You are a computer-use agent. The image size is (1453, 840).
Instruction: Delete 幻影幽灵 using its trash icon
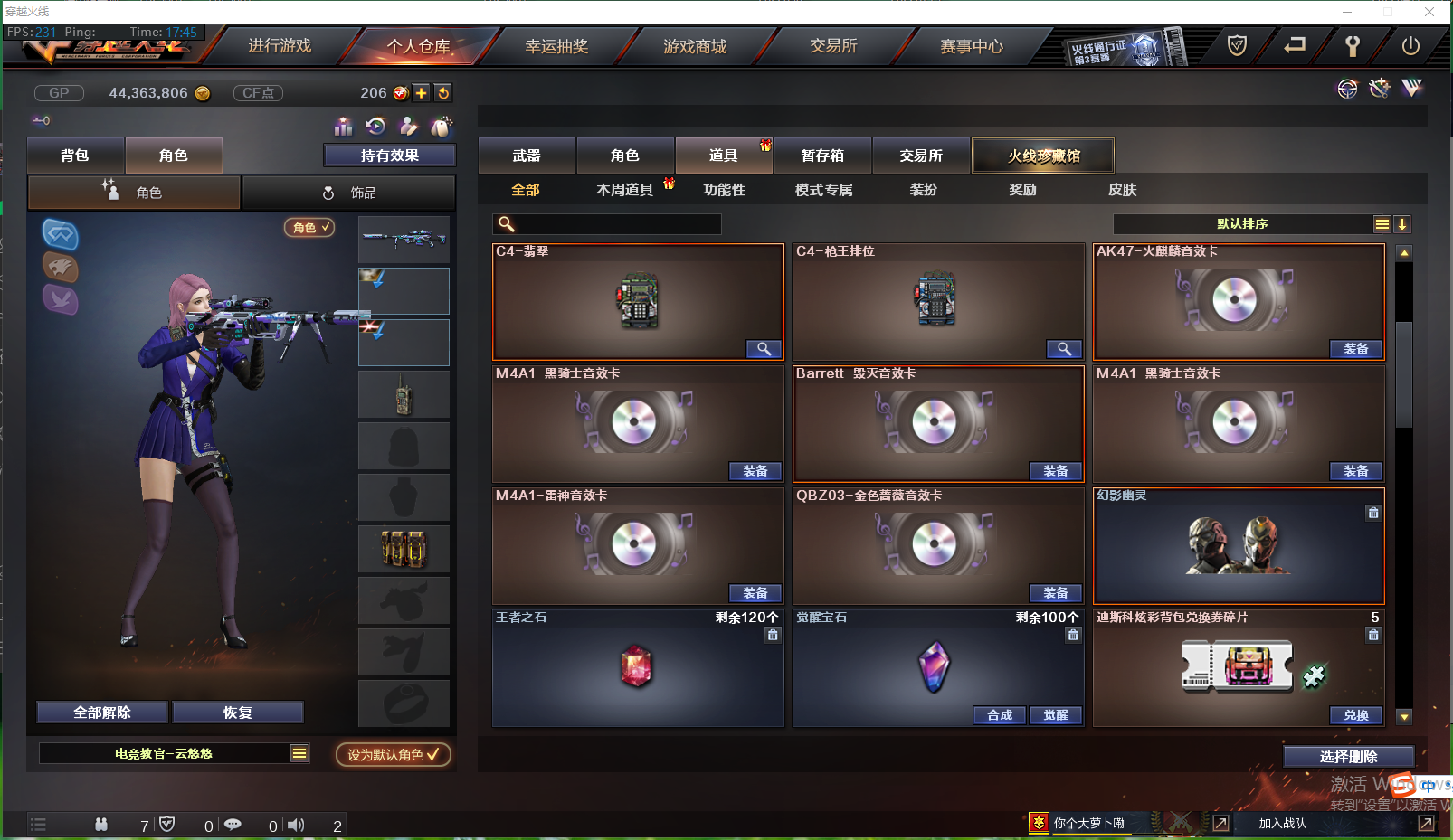point(1372,513)
